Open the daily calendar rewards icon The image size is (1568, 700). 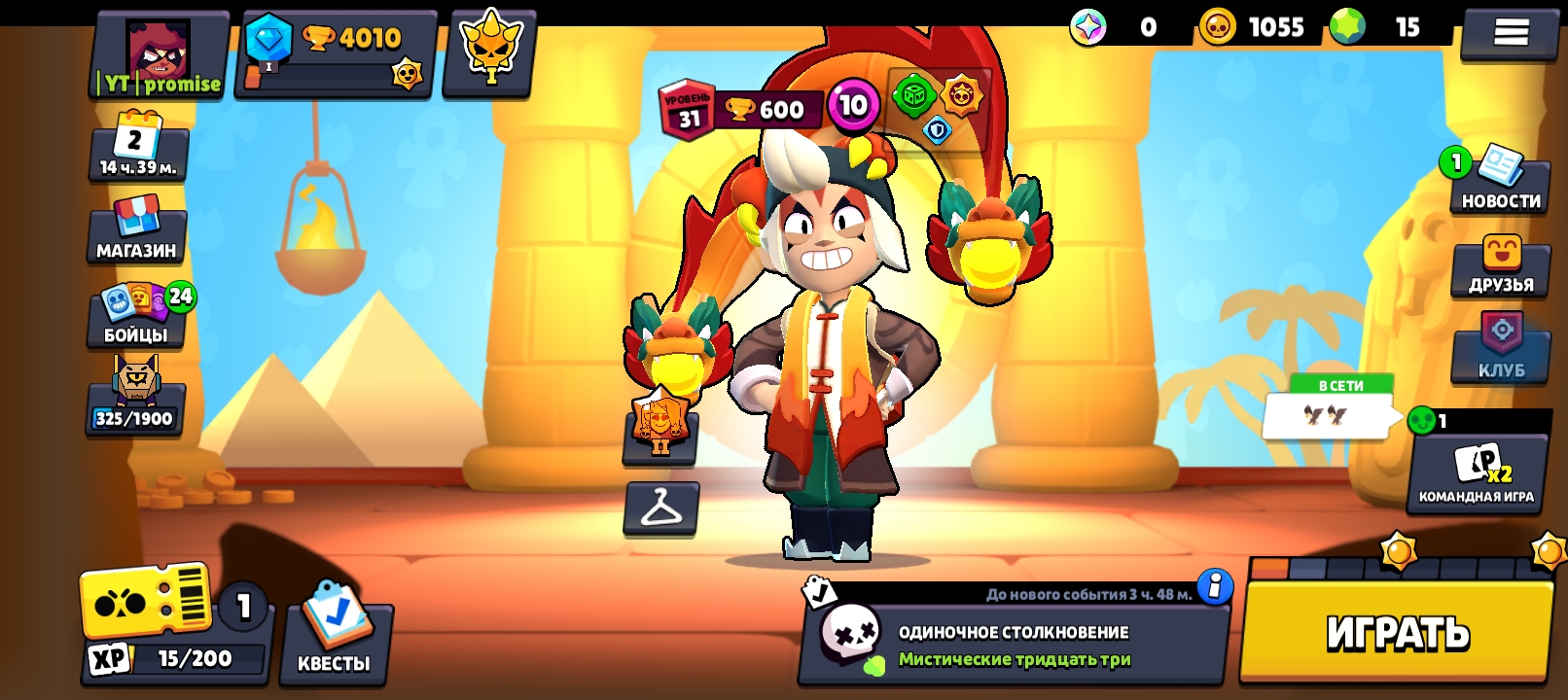click(x=137, y=146)
